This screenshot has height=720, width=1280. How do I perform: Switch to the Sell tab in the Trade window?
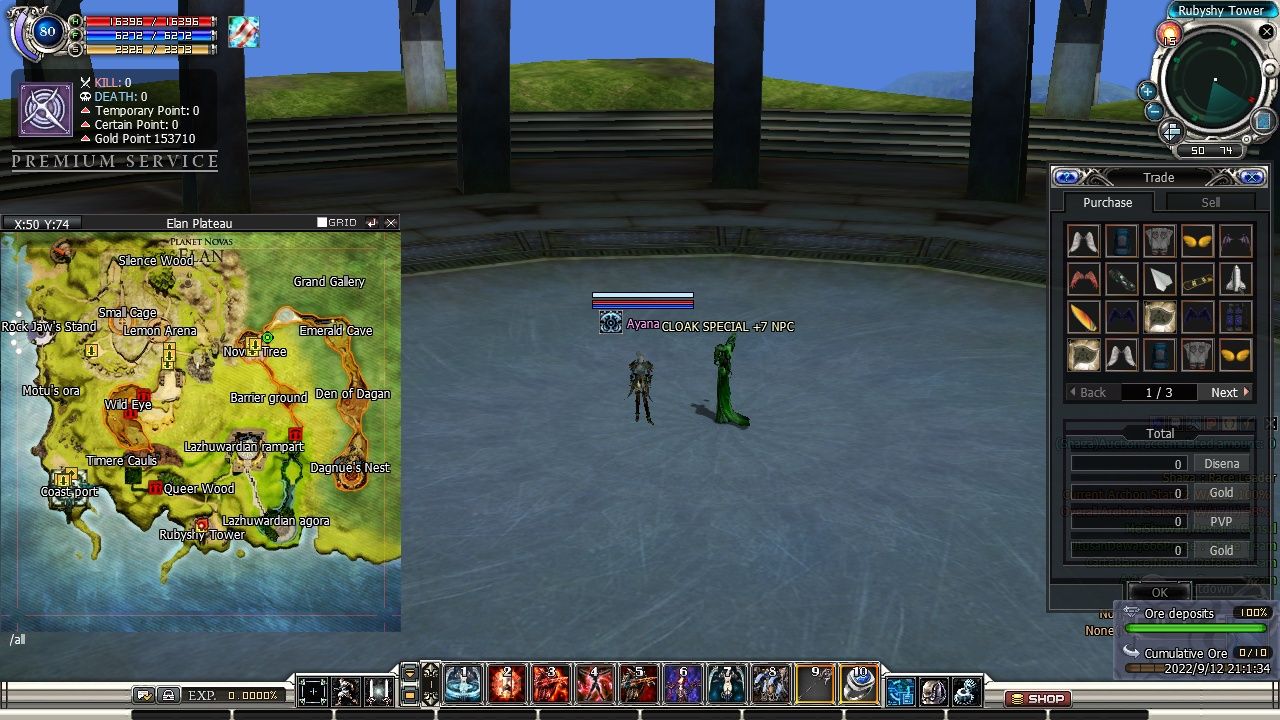(x=1210, y=202)
